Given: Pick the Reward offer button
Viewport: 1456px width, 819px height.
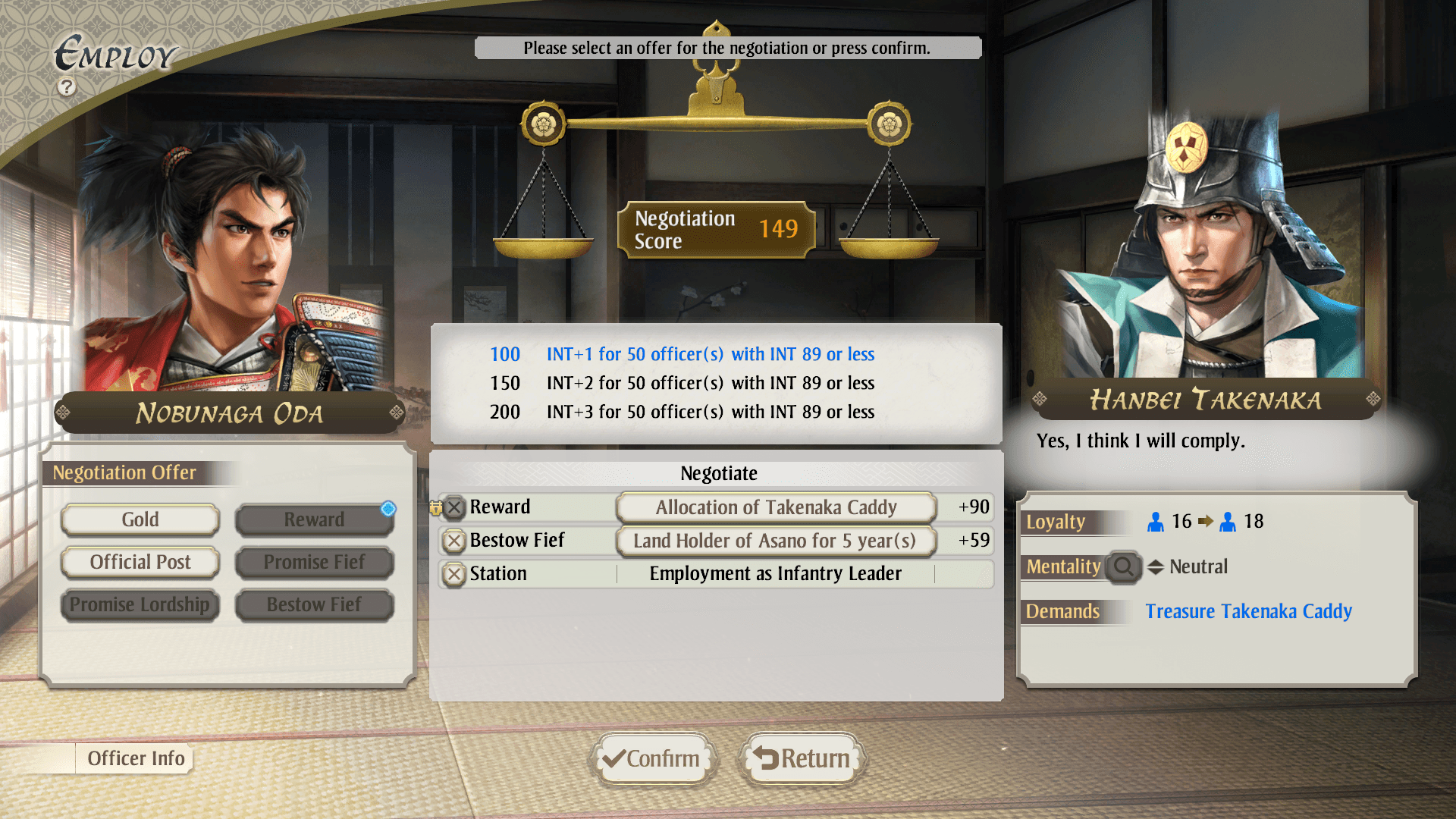Looking at the screenshot, I should tap(314, 519).
